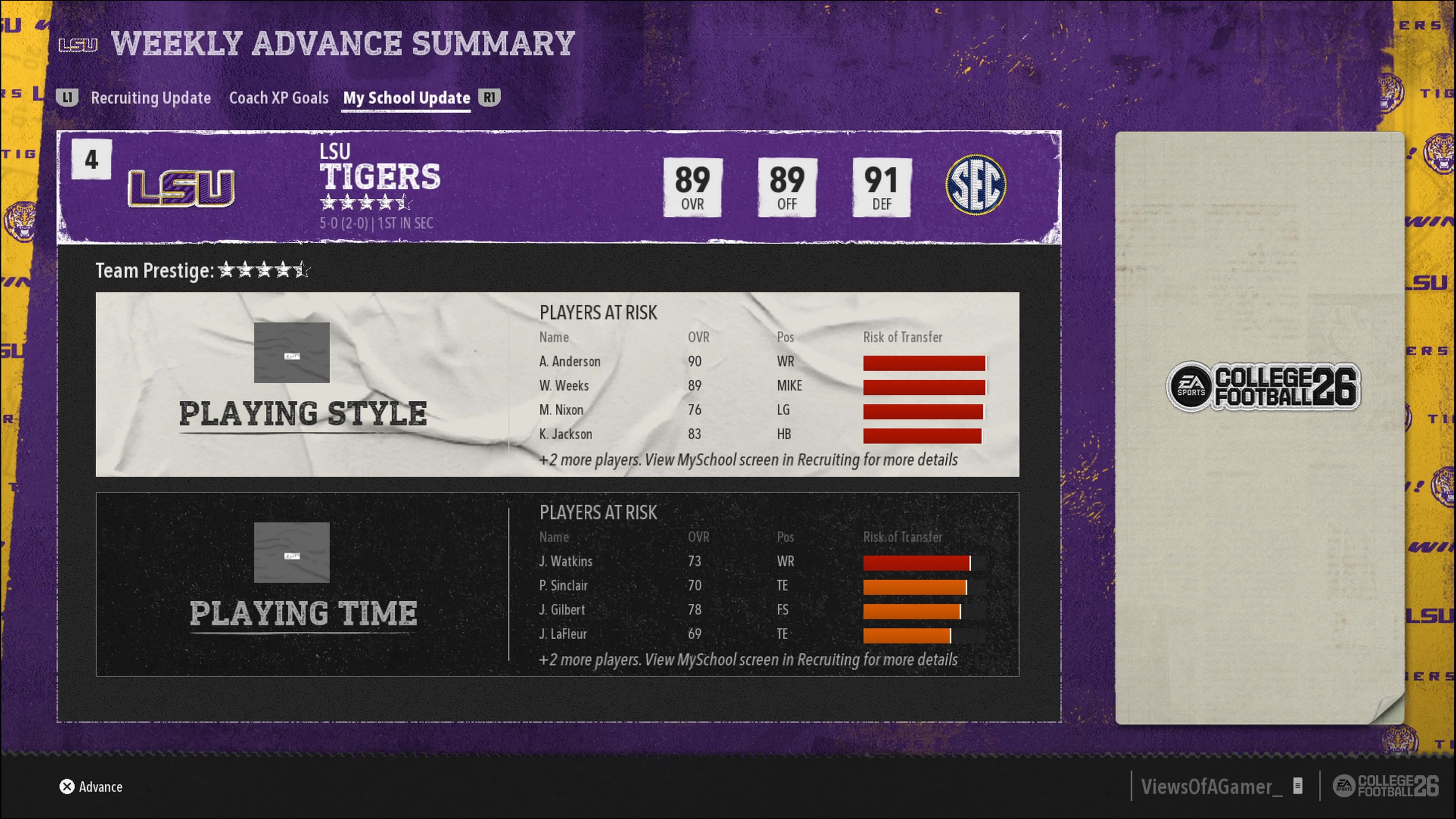Select the My School Update tab
The height and width of the screenshot is (819, 1456).
(x=406, y=98)
